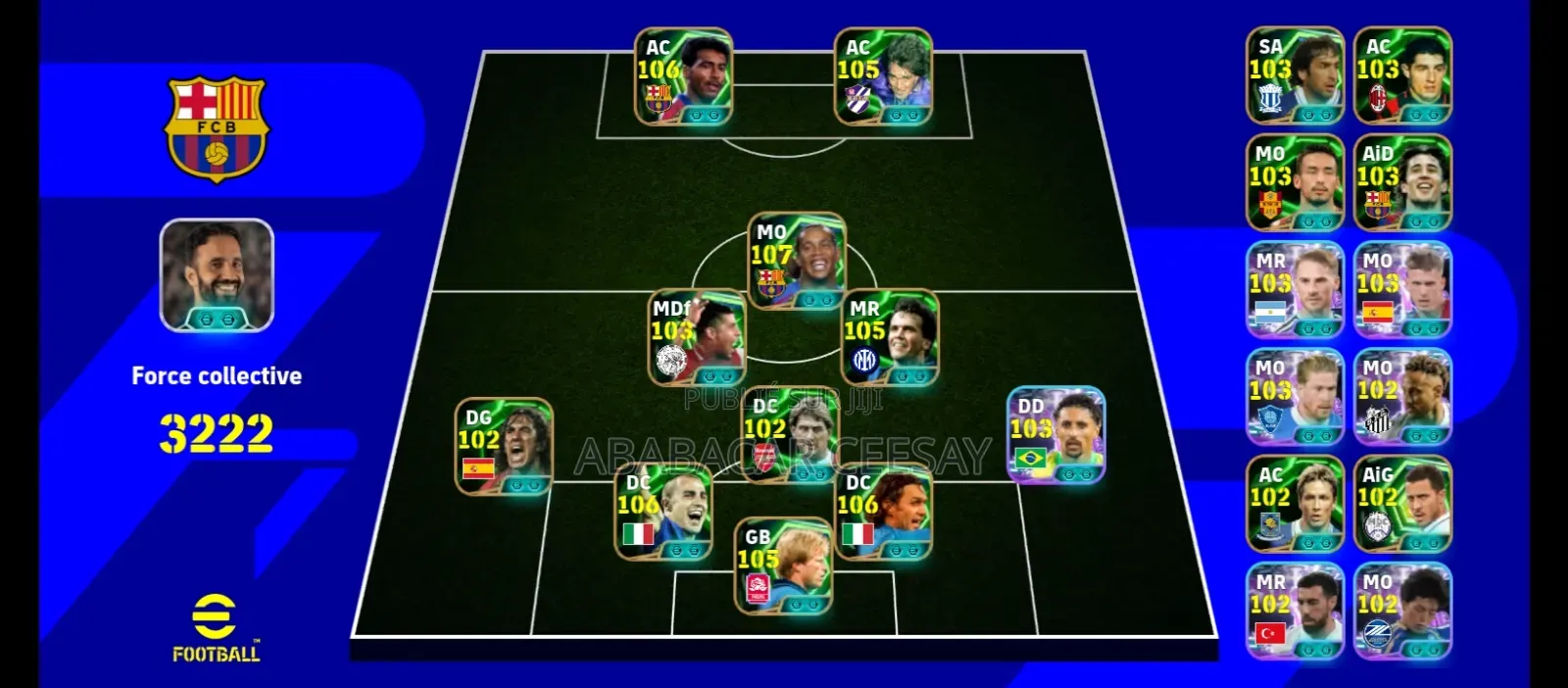Select the MO 107 midfielder card
The image size is (1568, 688).
796,260
